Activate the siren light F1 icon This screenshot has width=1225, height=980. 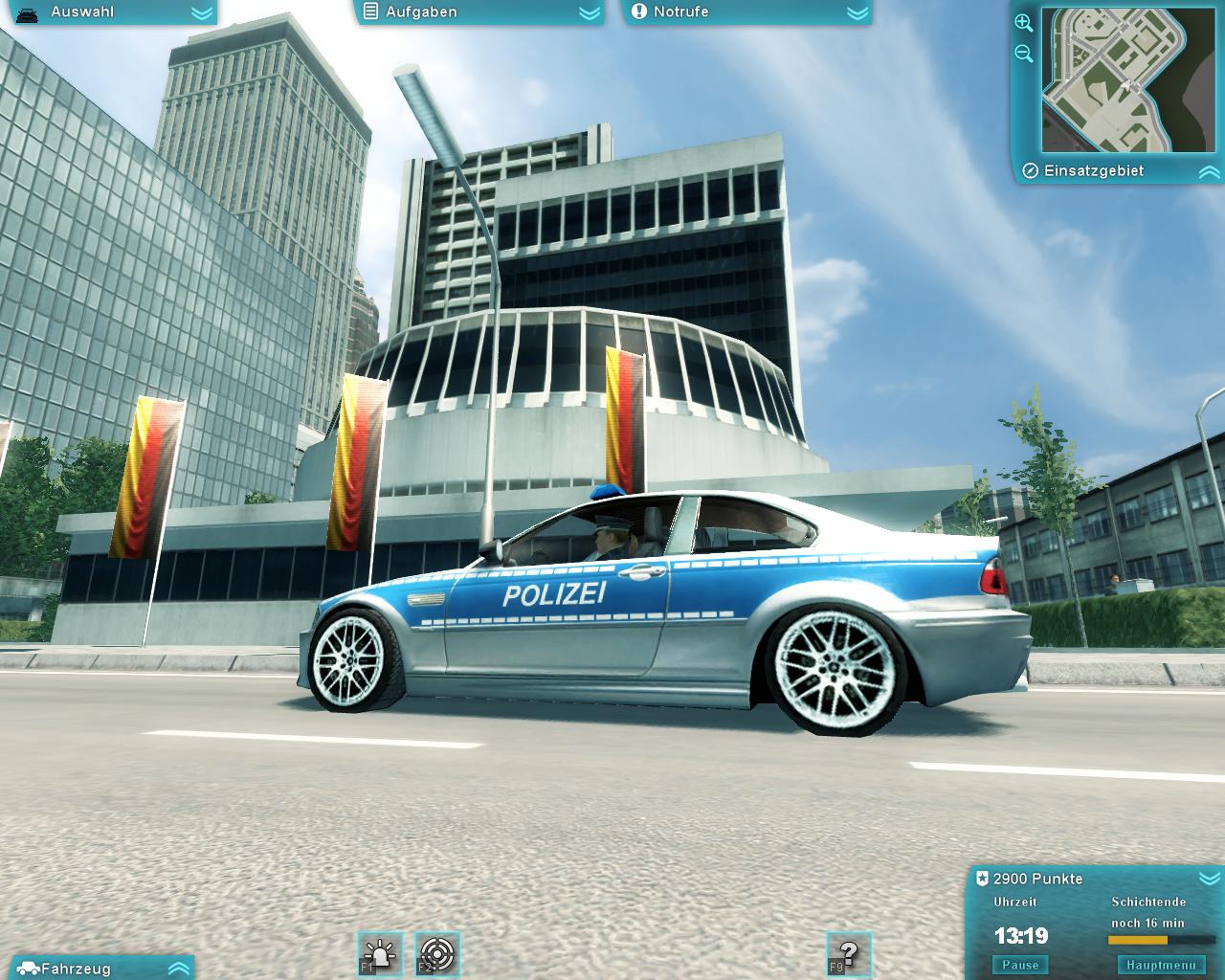380,954
